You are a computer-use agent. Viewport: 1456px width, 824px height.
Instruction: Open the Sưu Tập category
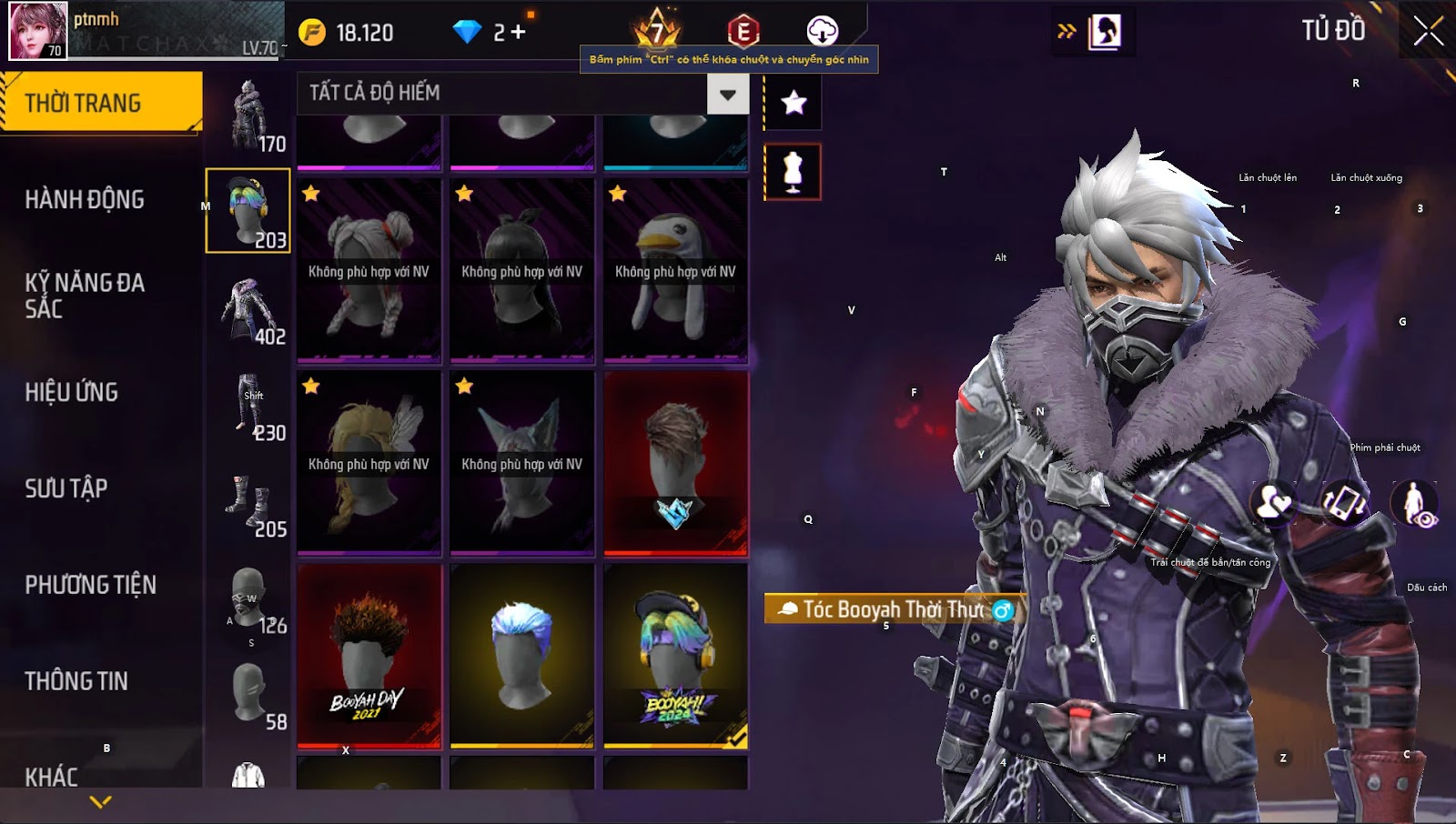tap(66, 488)
